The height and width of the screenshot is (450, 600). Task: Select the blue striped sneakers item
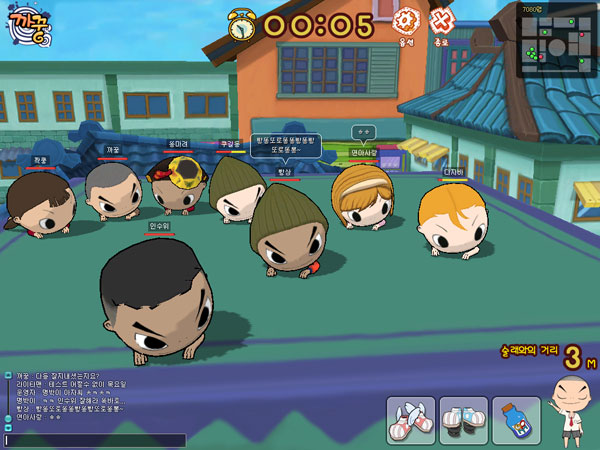pos(464,420)
